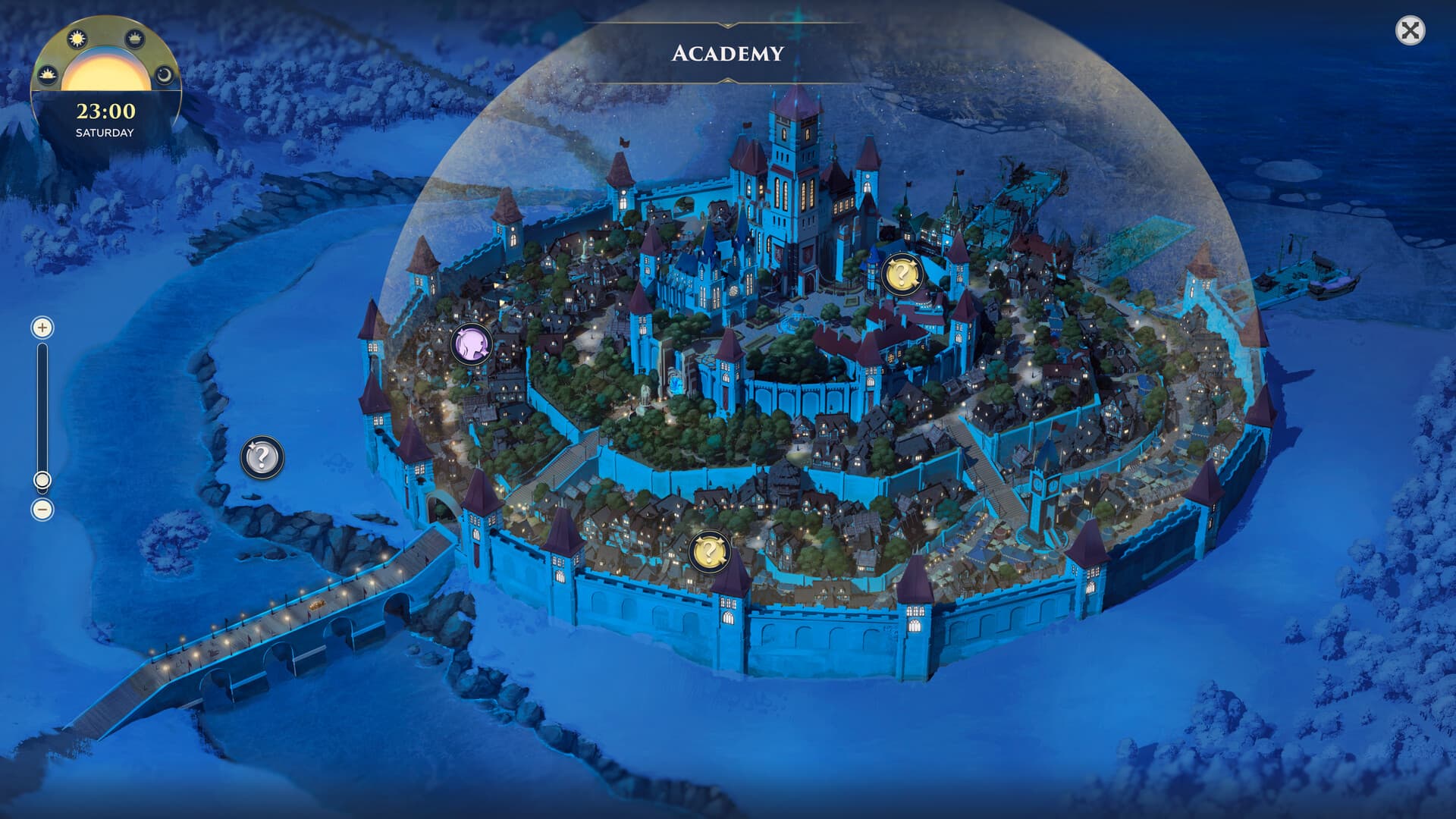Zoom in with the plus button
The width and height of the screenshot is (1456, 819).
coord(42,328)
